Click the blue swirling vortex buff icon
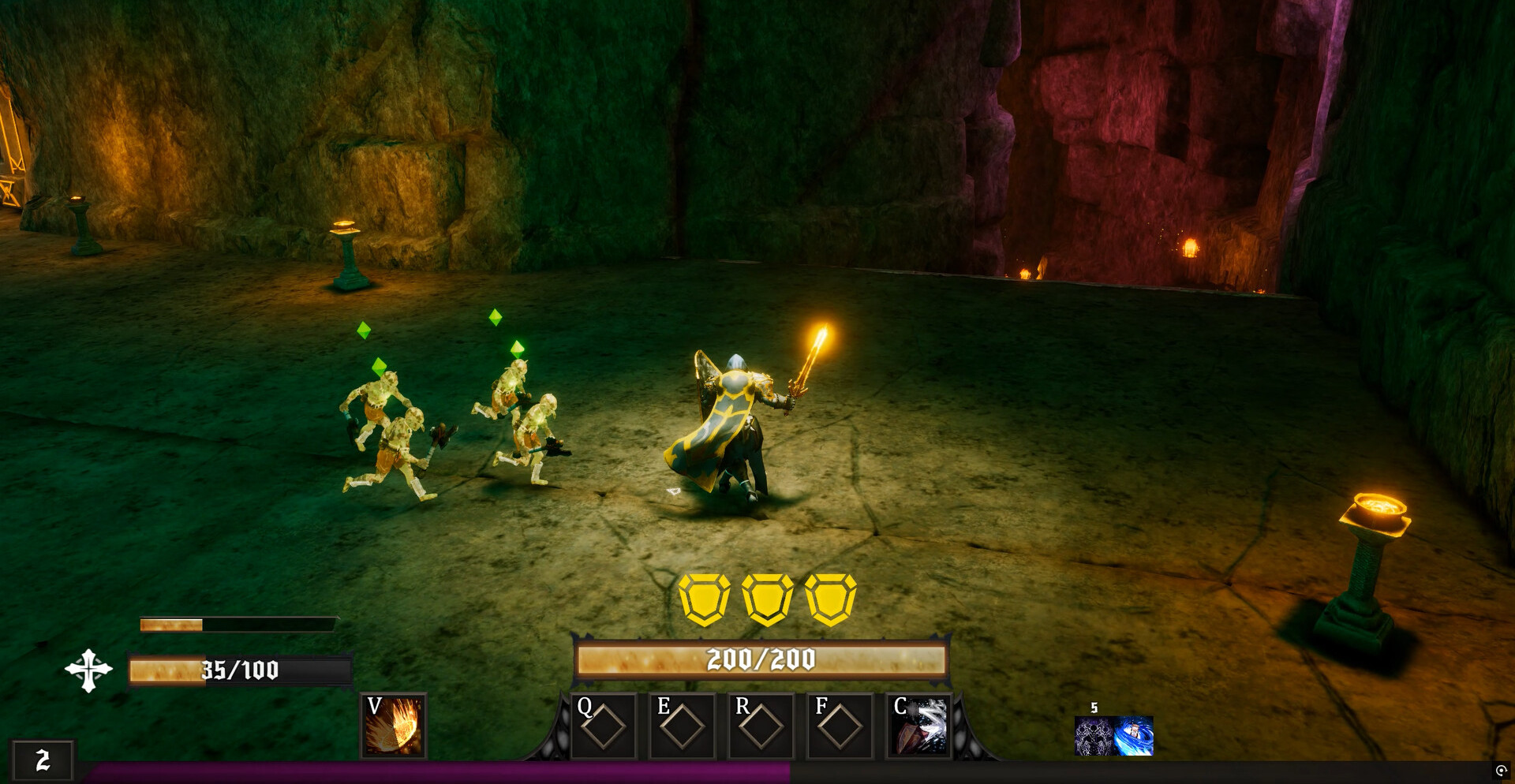This screenshot has height=784, width=1515. point(1134,736)
